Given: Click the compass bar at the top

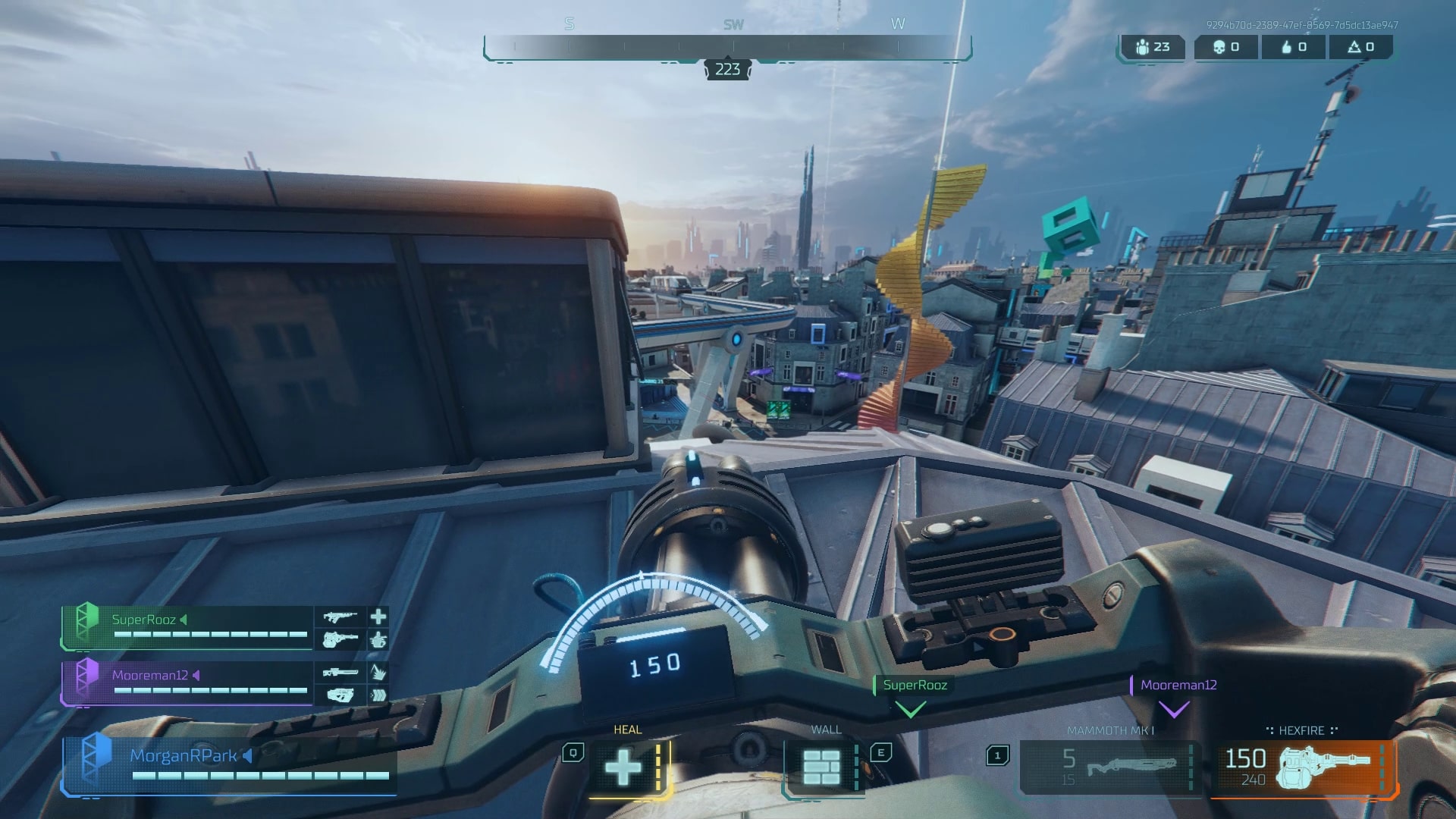Looking at the screenshot, I should [x=727, y=47].
